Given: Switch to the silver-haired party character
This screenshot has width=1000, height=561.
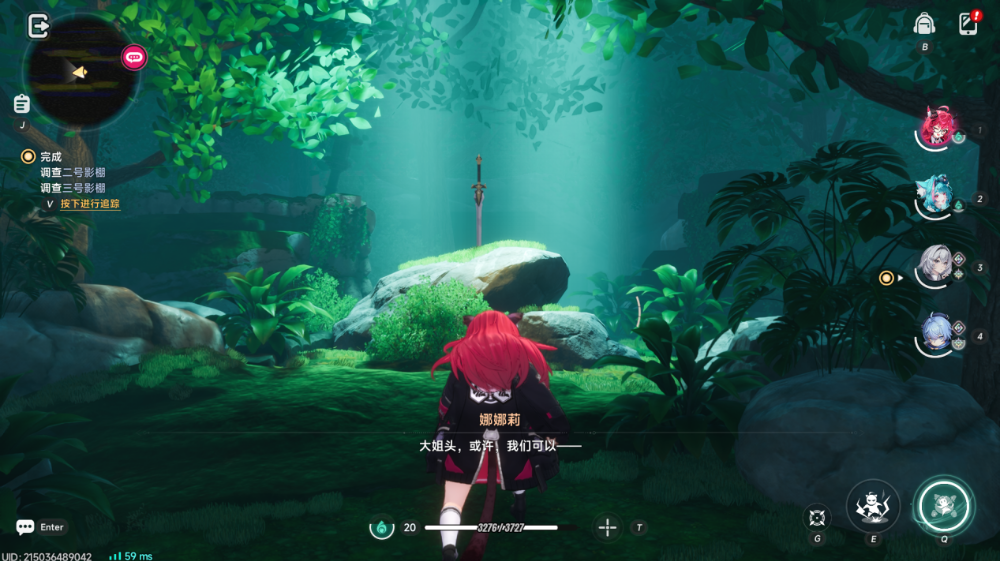Looking at the screenshot, I should [x=938, y=267].
